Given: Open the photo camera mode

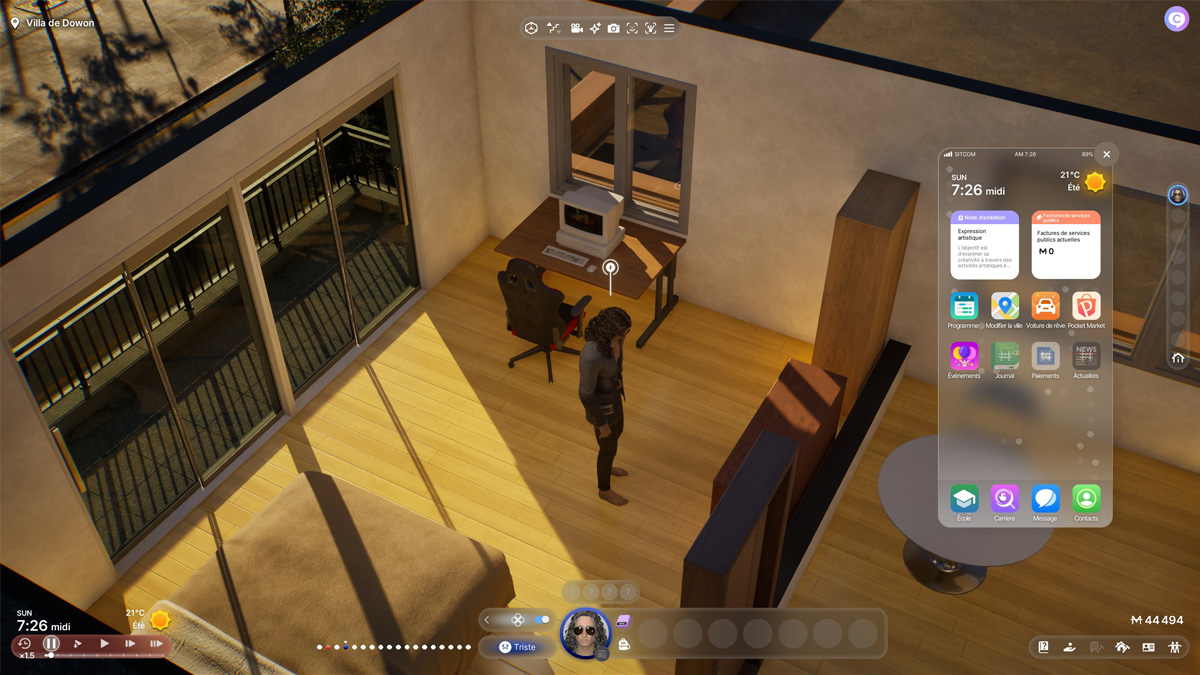Looking at the screenshot, I should [x=613, y=28].
